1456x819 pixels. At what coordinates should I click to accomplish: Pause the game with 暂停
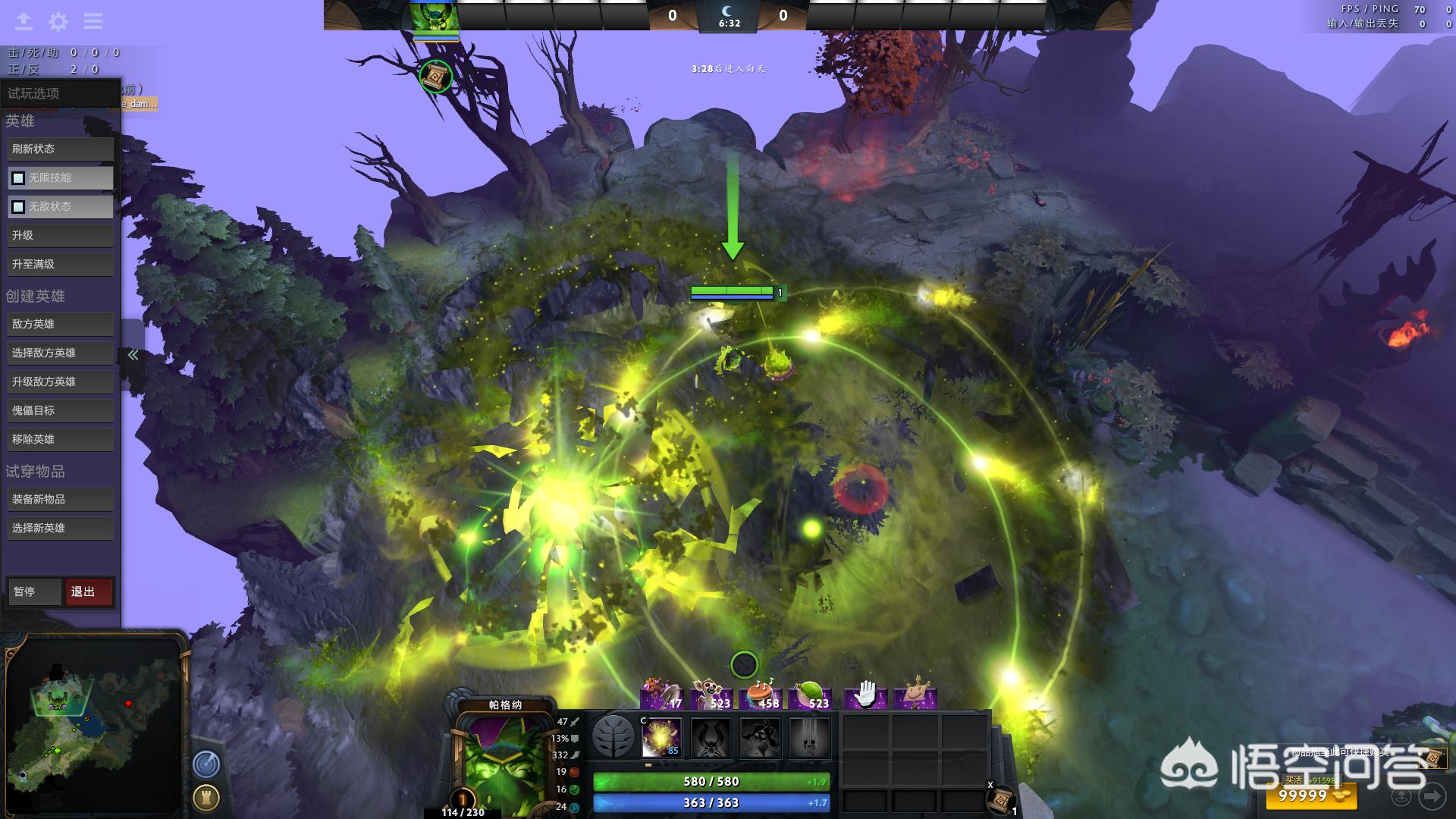(x=34, y=592)
